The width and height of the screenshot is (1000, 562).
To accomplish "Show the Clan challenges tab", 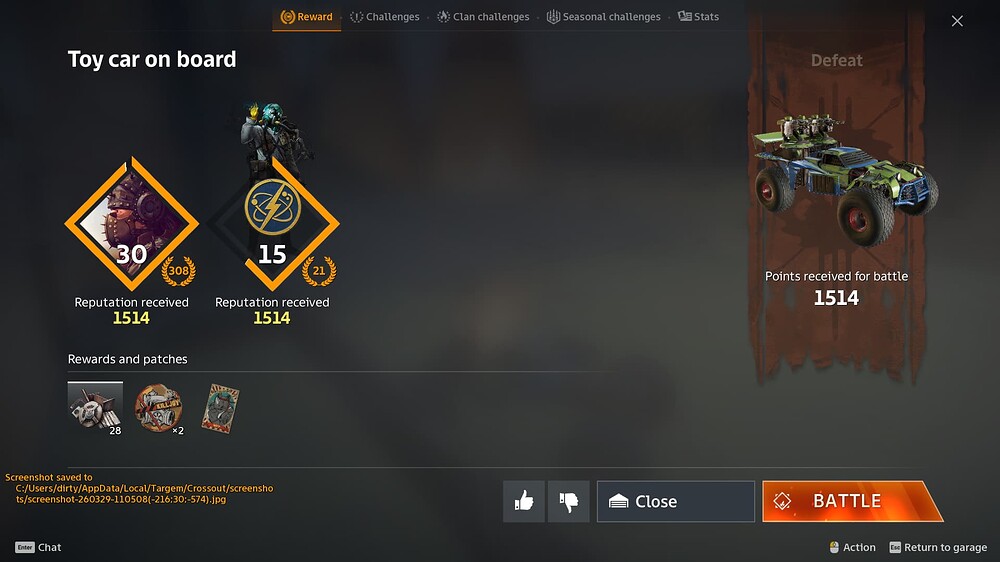I will click(x=483, y=17).
